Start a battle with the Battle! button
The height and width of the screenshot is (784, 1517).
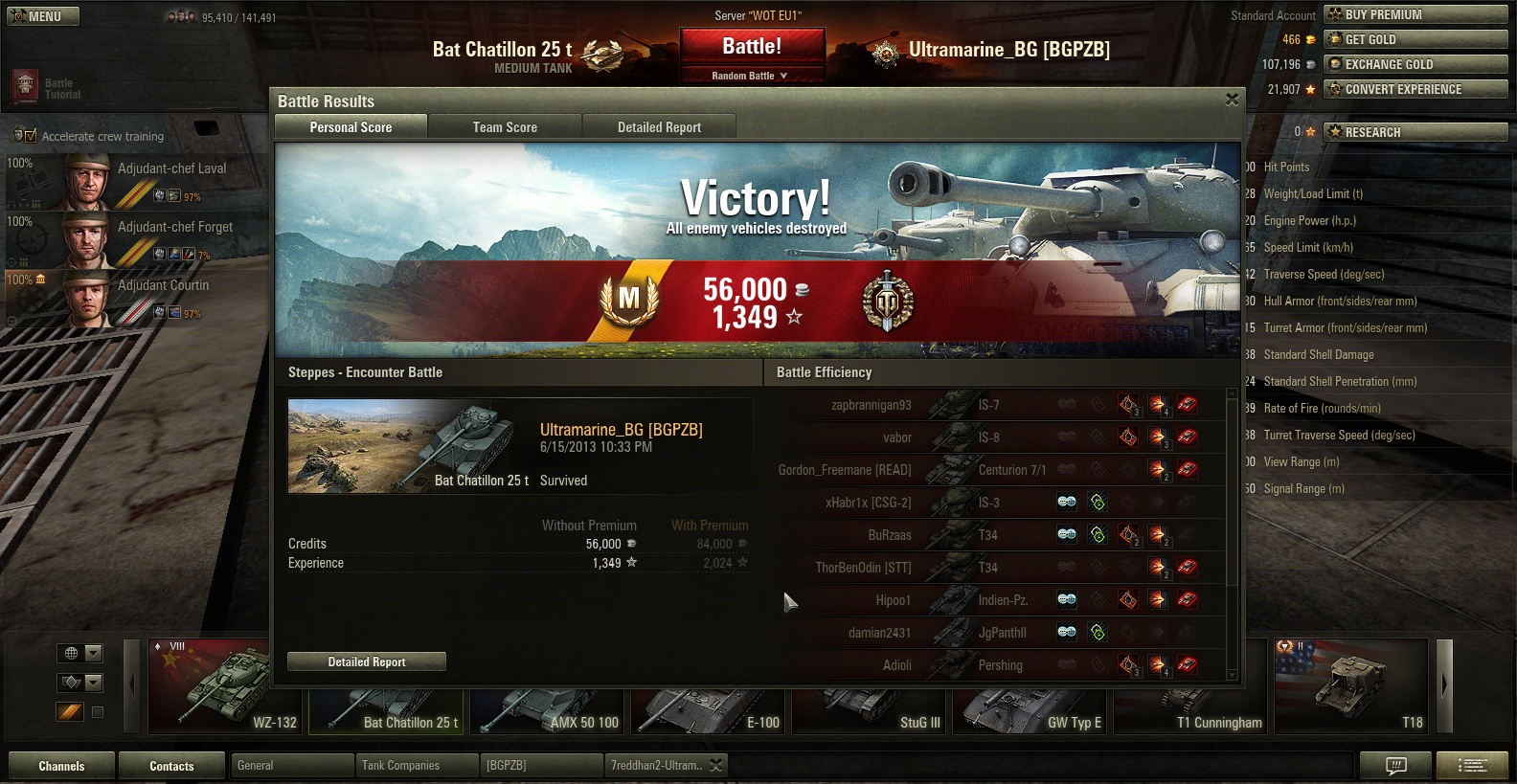[752, 47]
